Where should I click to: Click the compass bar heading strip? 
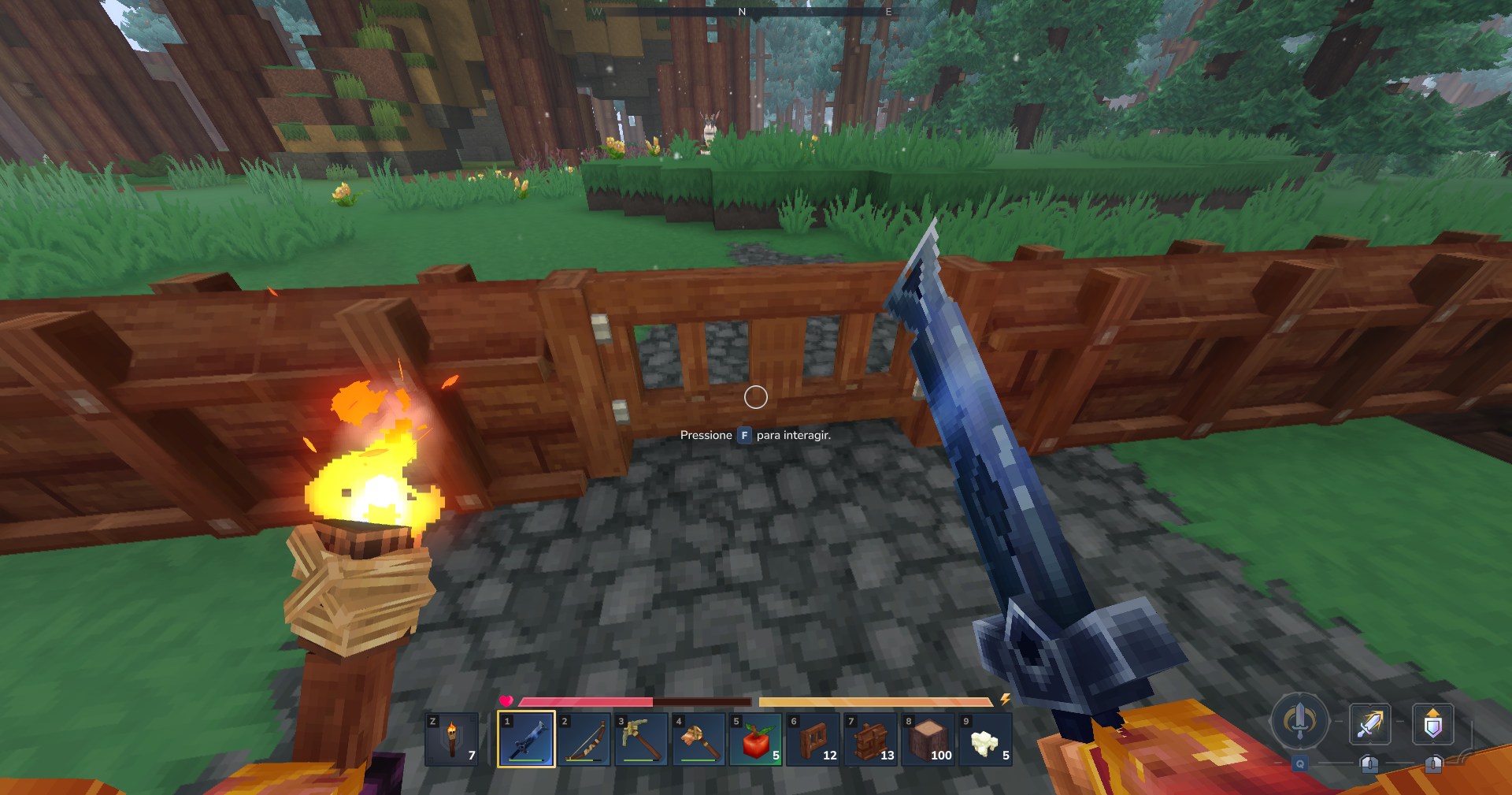click(x=742, y=12)
